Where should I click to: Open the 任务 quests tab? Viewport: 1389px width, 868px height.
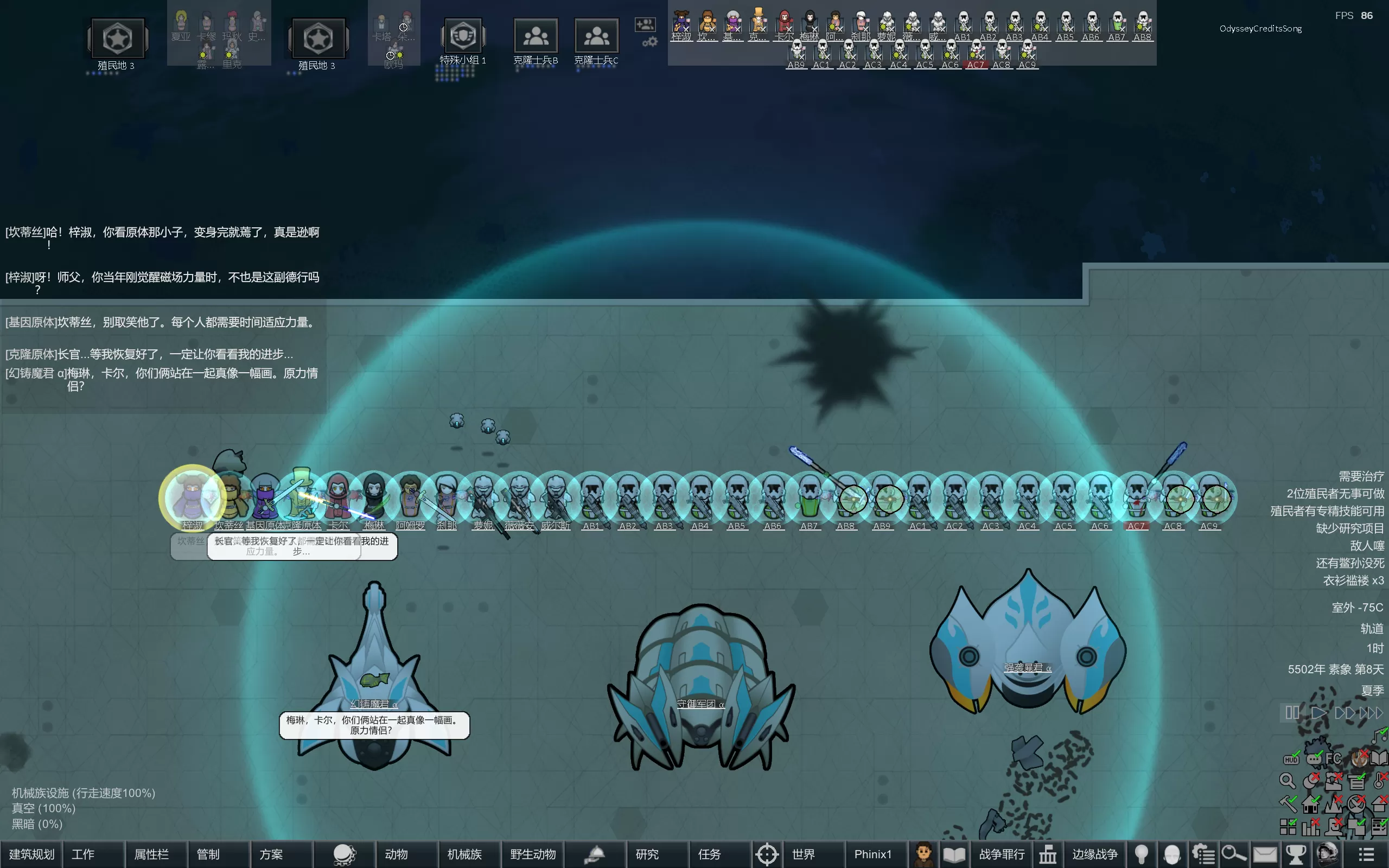[710, 854]
